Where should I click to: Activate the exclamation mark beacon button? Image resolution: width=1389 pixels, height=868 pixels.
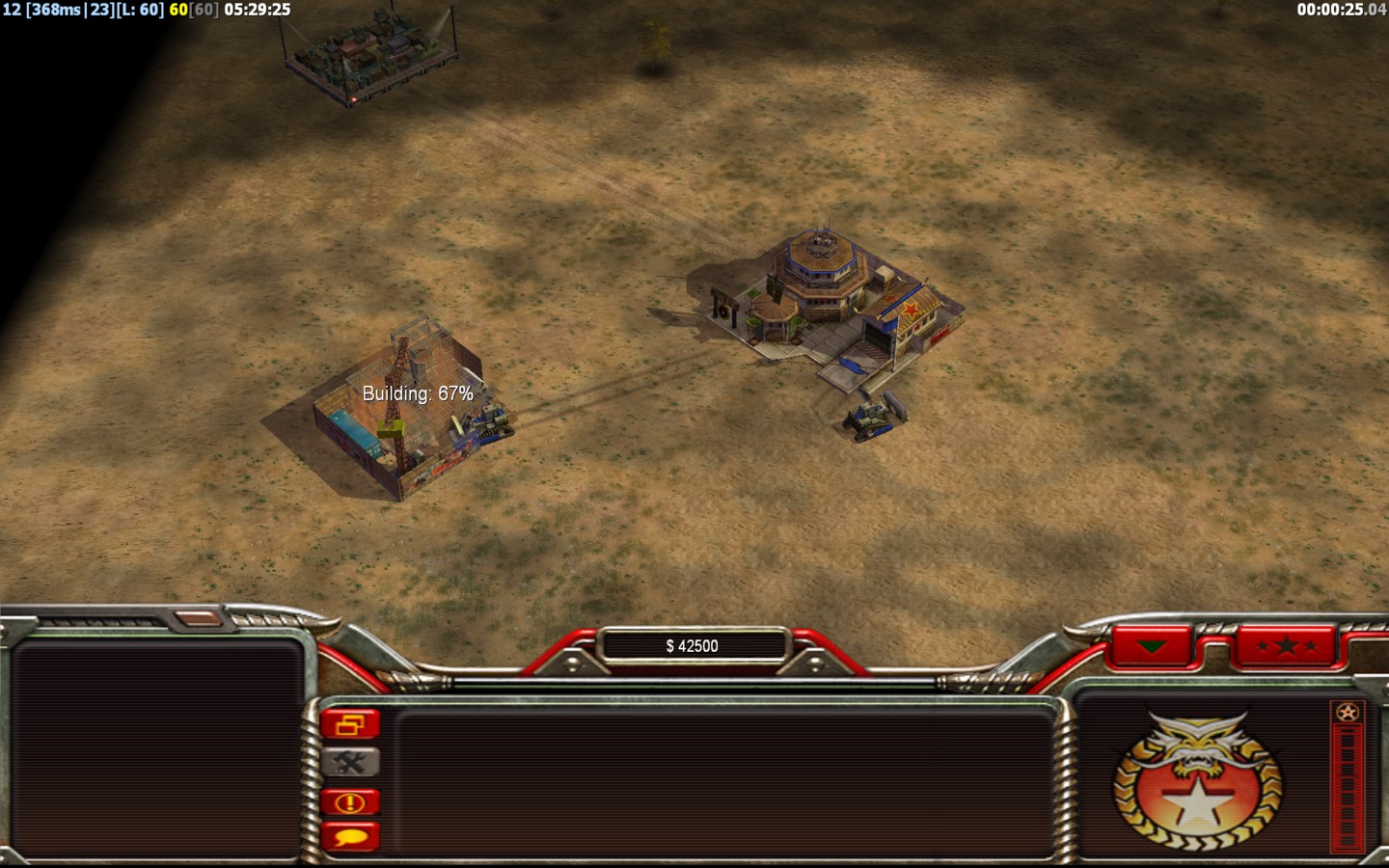350,801
